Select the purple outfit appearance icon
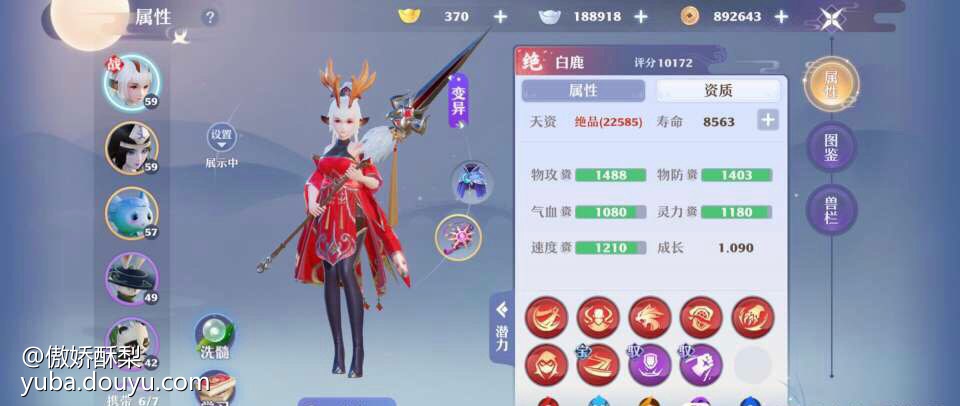960x406 pixels. pos(469,182)
